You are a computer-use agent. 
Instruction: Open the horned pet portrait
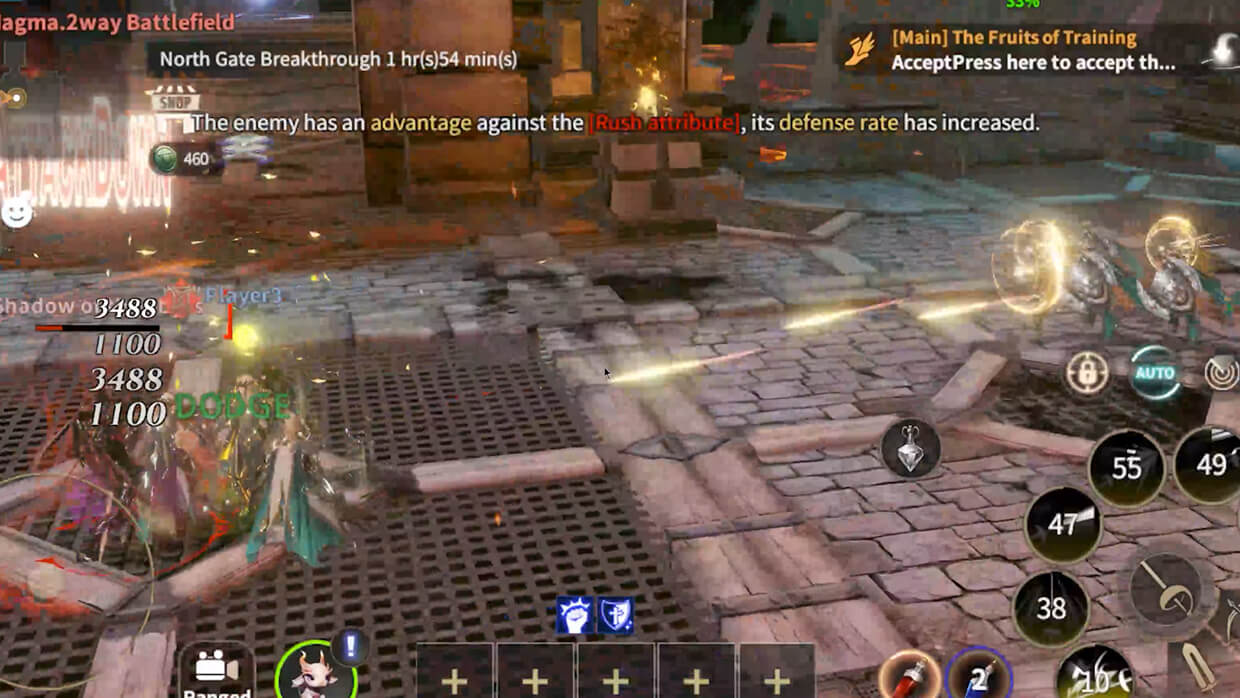pyautogui.click(x=314, y=673)
